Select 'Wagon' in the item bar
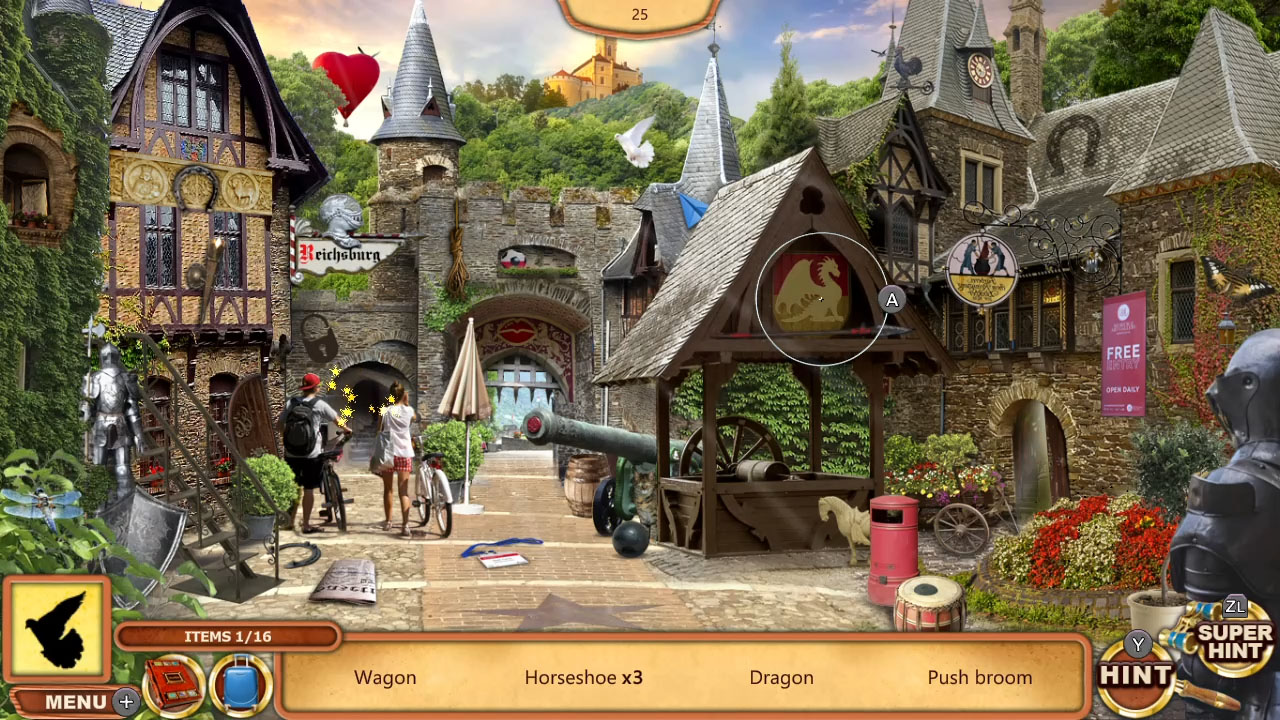The width and height of the screenshot is (1280, 720). coord(385,677)
